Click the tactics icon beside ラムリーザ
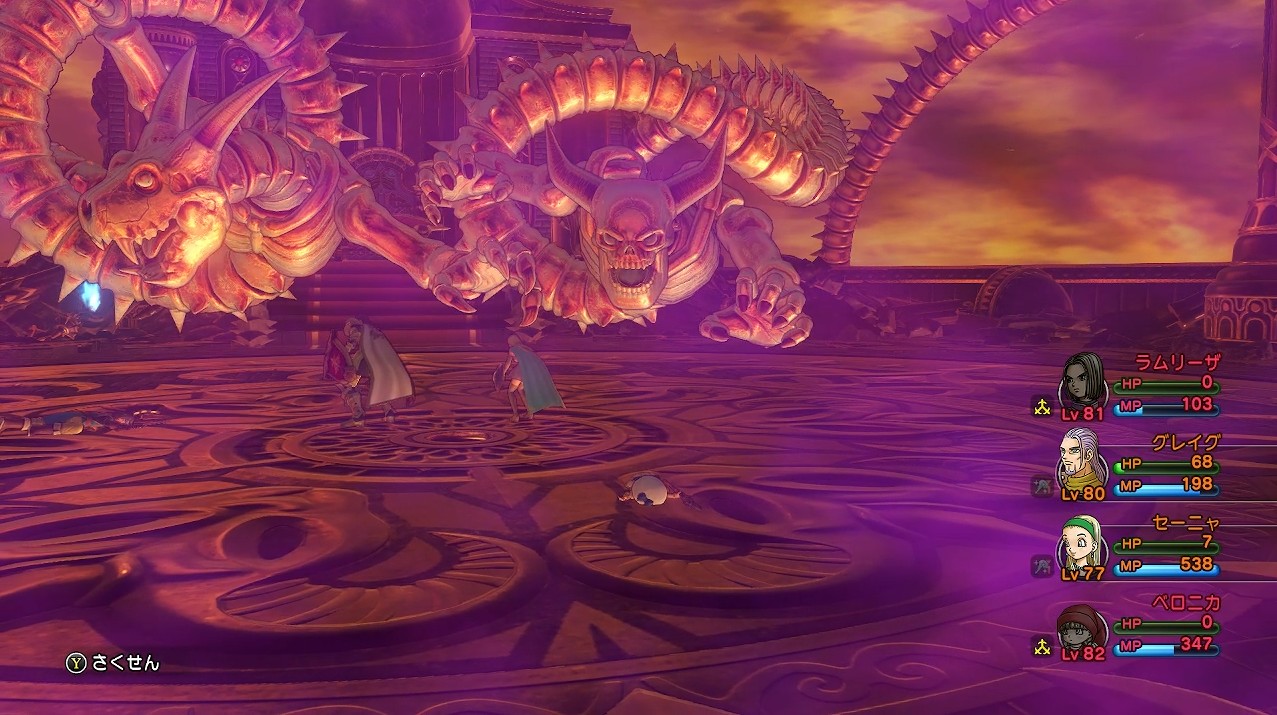Viewport: 1277px width, 715px height. tap(1040, 406)
